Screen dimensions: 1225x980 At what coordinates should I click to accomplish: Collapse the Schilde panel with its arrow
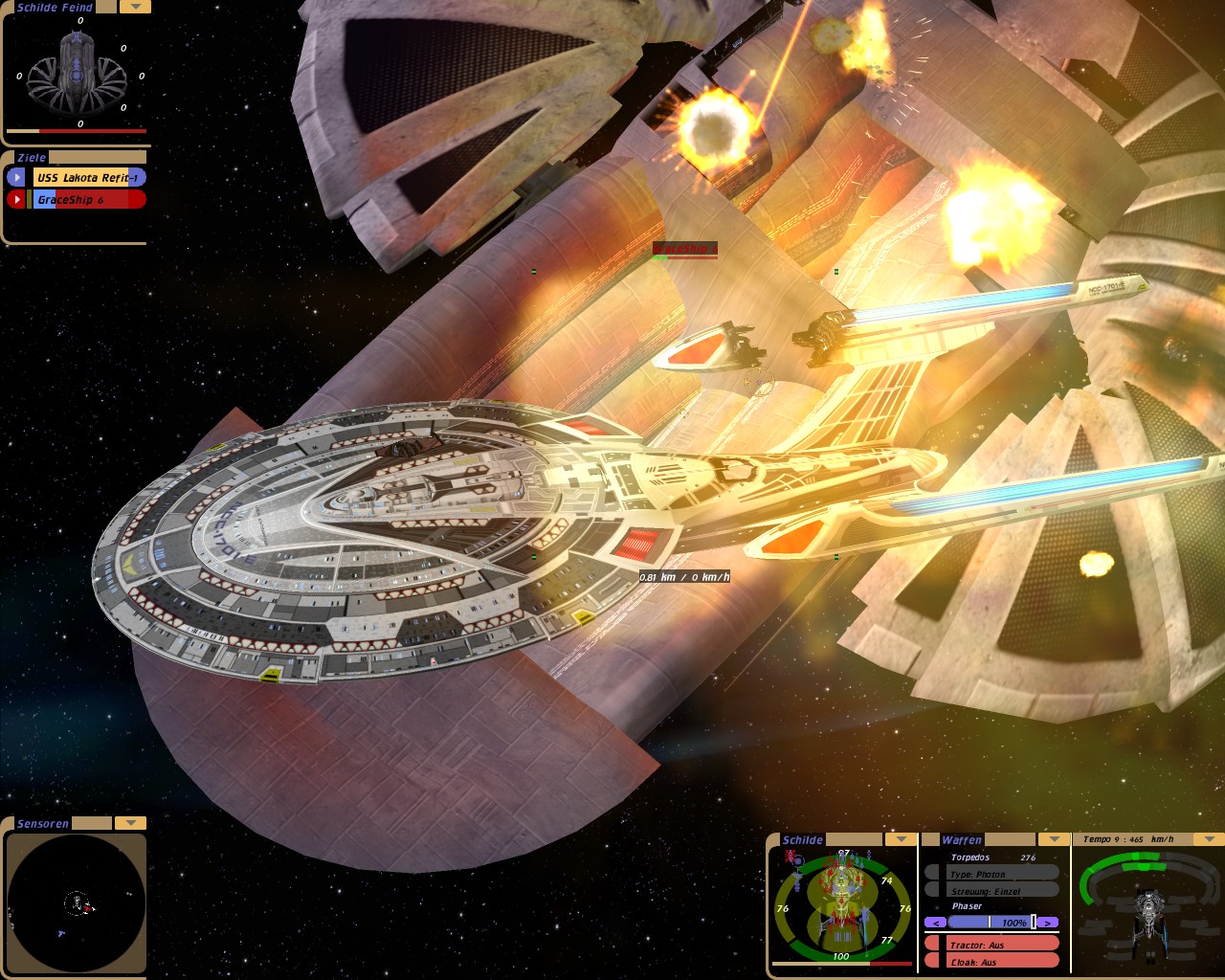pos(900,839)
